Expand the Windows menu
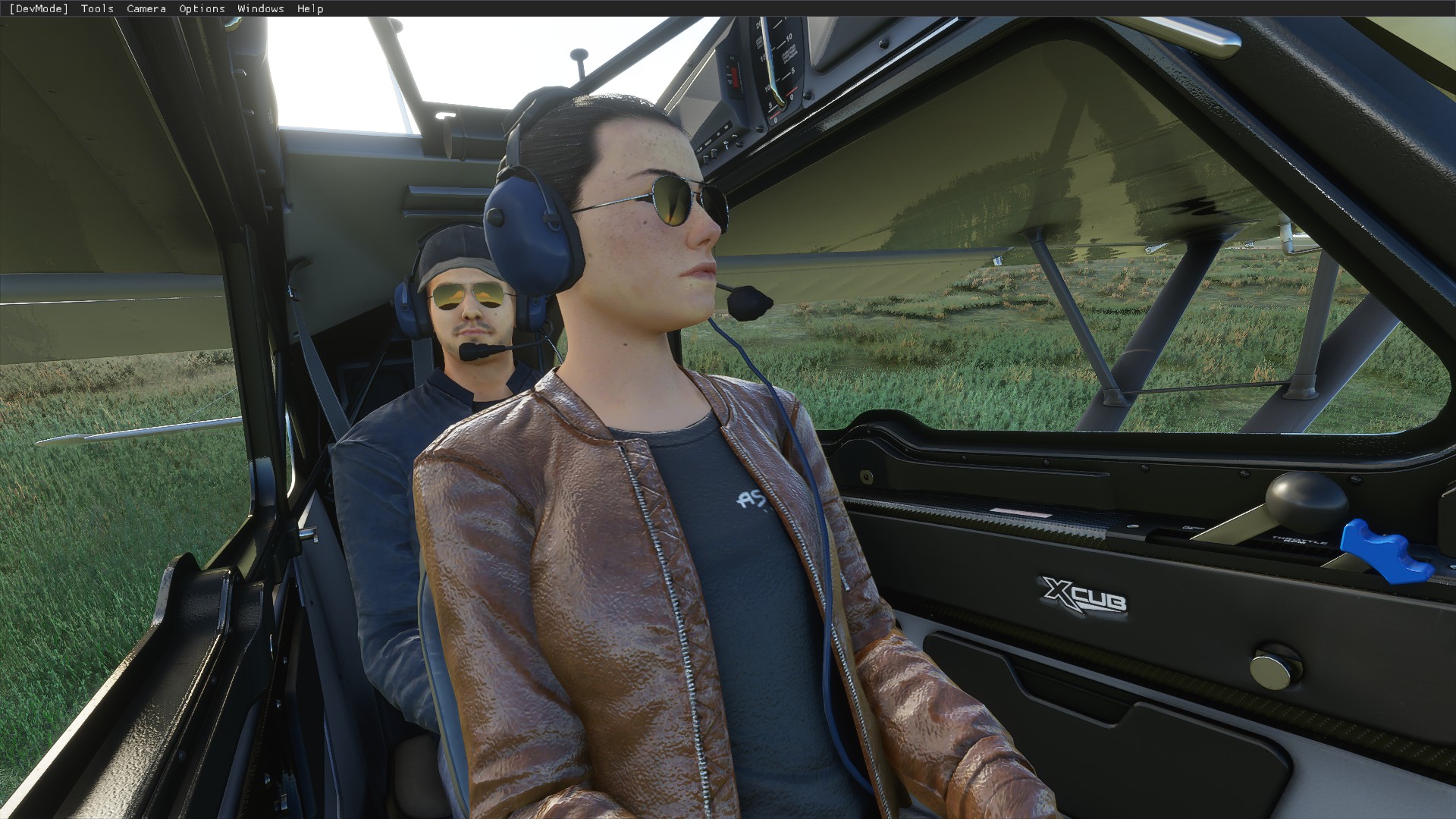 pos(261,8)
